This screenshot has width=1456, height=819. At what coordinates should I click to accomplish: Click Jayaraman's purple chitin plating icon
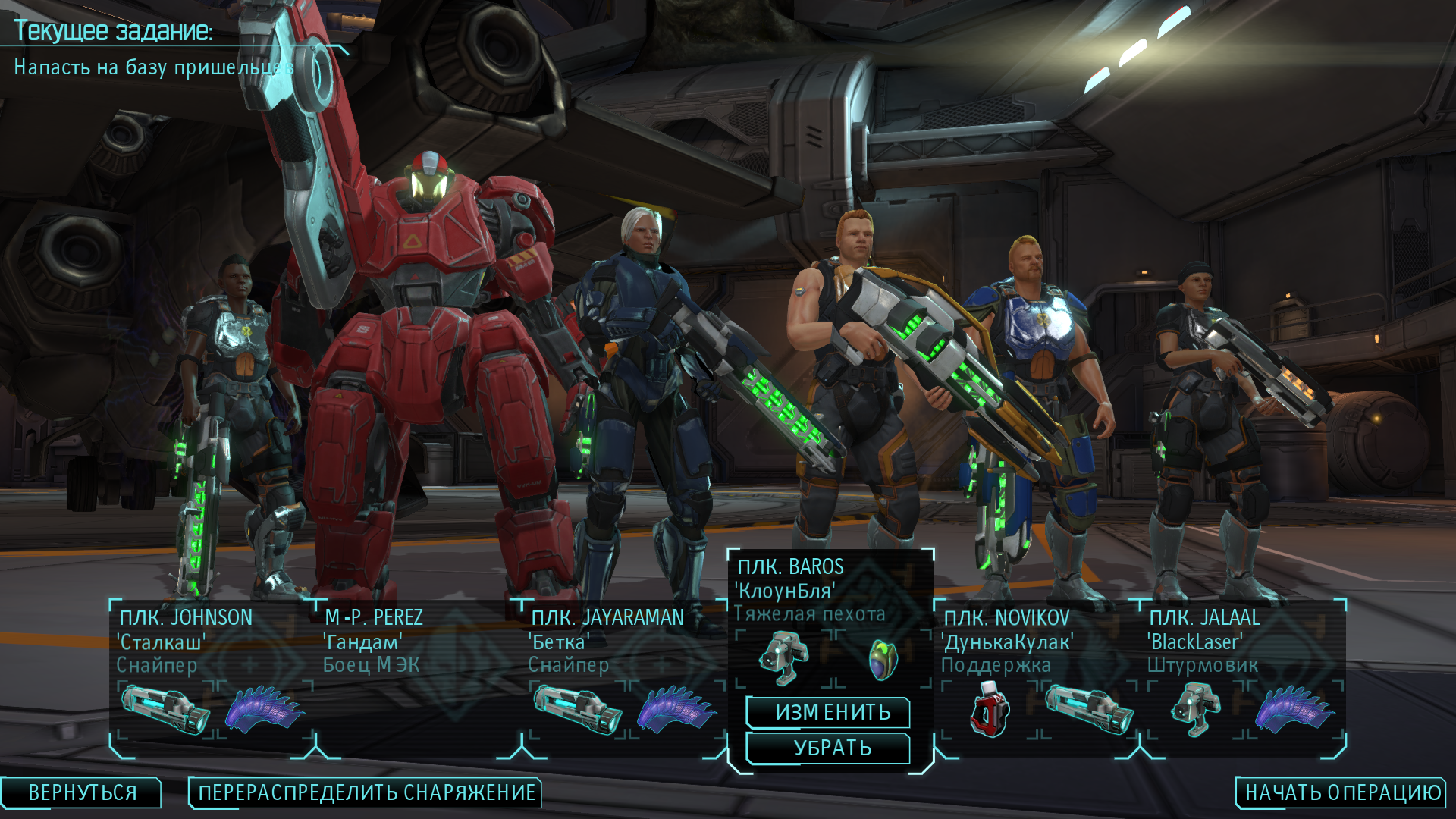click(676, 710)
